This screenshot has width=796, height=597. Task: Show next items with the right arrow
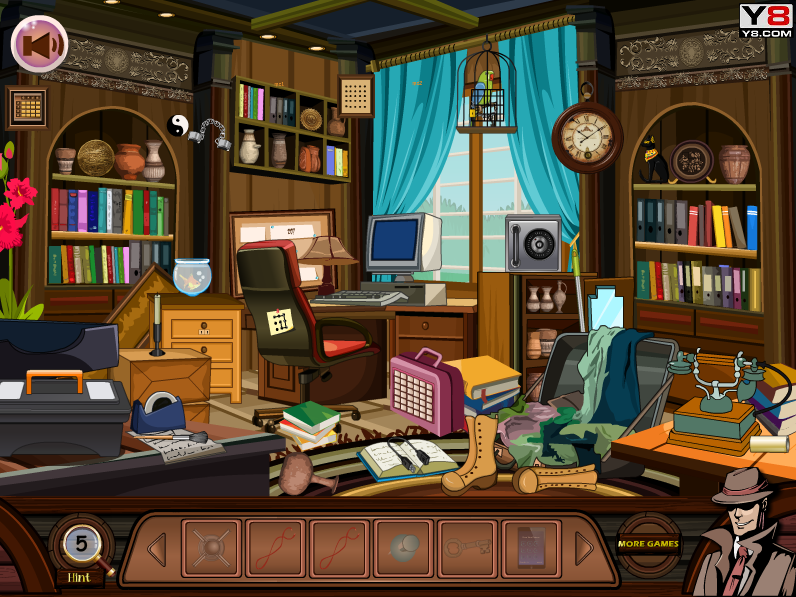tap(584, 548)
